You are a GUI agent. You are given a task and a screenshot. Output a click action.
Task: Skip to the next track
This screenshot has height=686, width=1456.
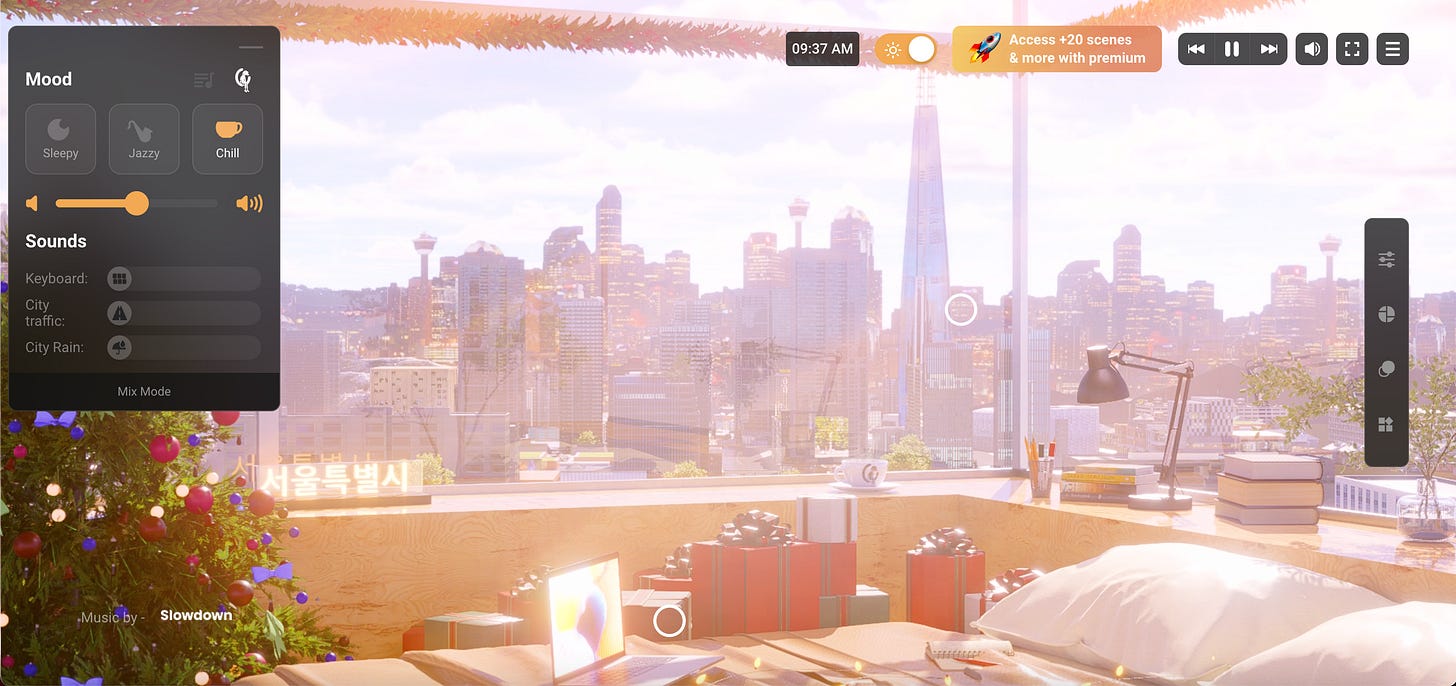pos(1269,49)
